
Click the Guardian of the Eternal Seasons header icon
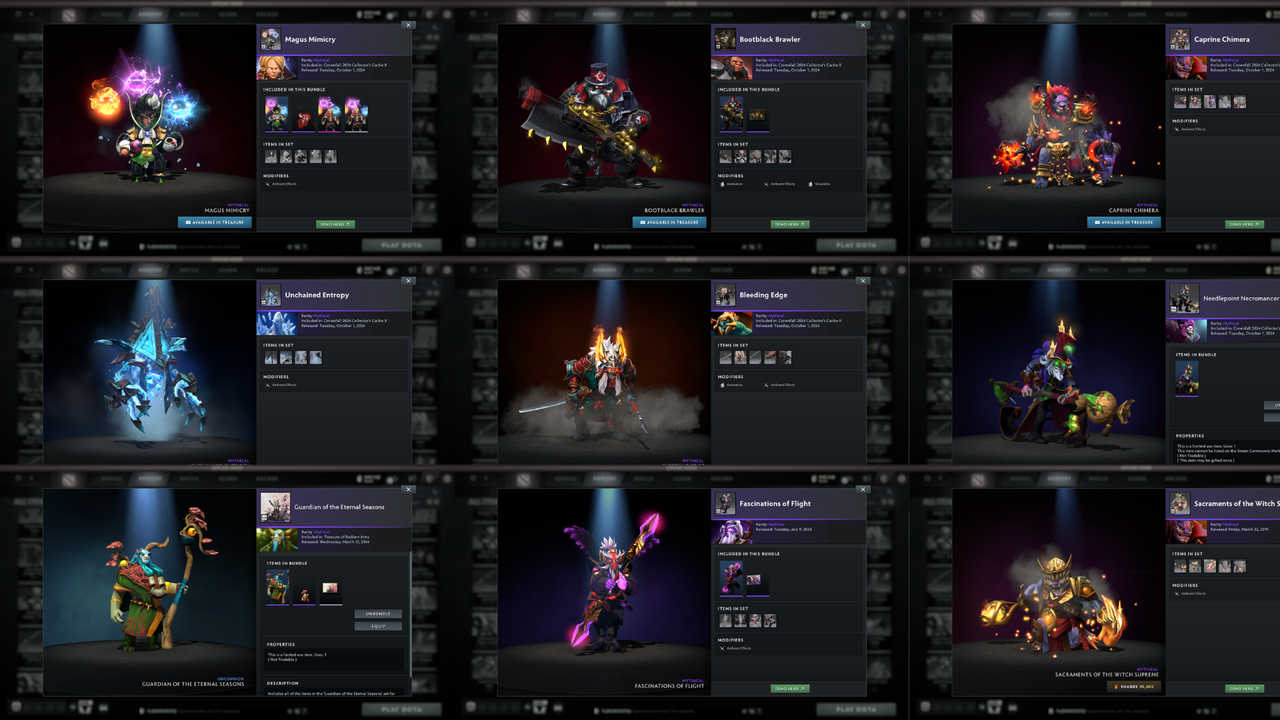(x=276, y=506)
